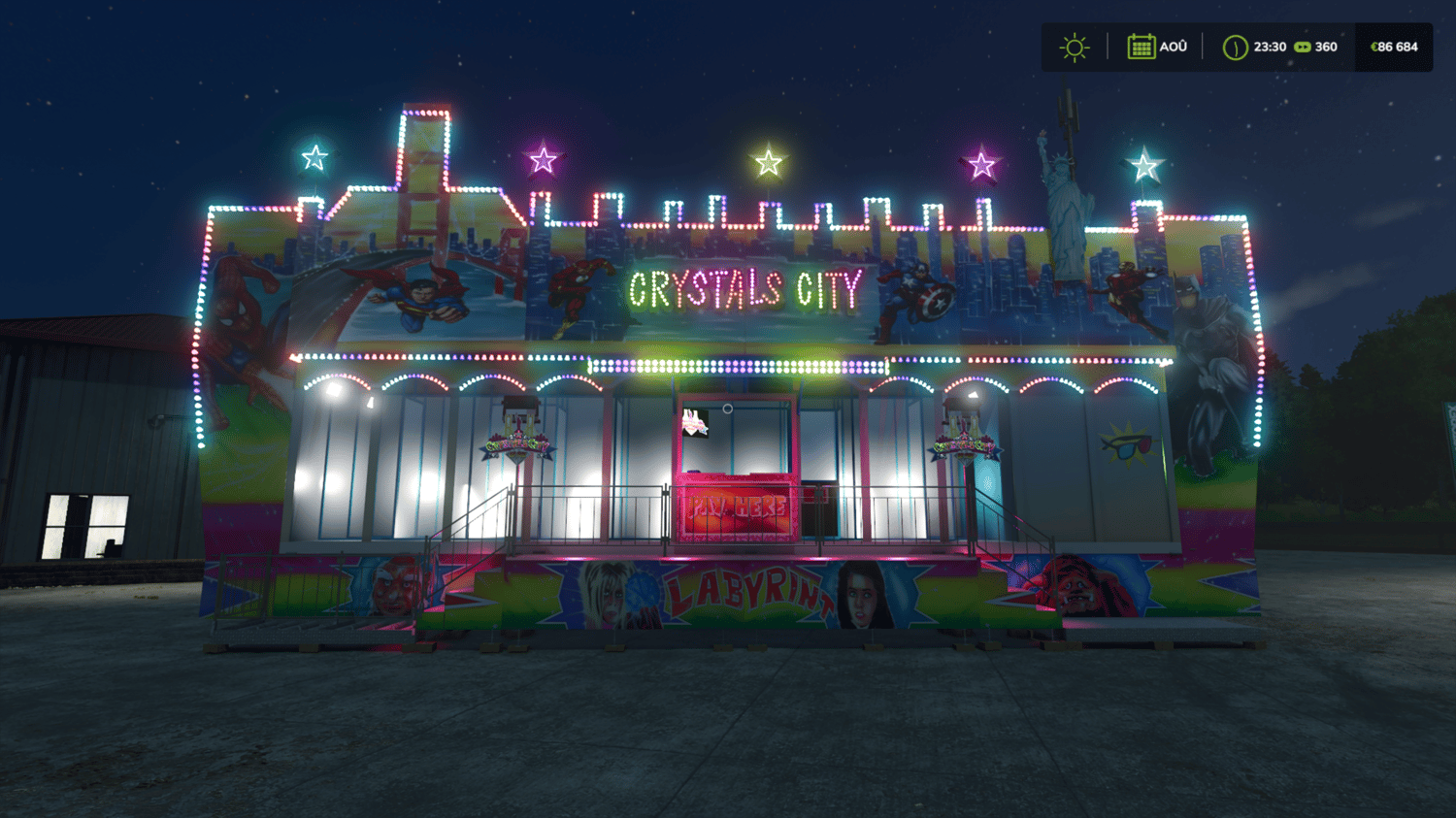Click the clock icon in the HUD
This screenshot has width=1456, height=818.
(x=1235, y=48)
